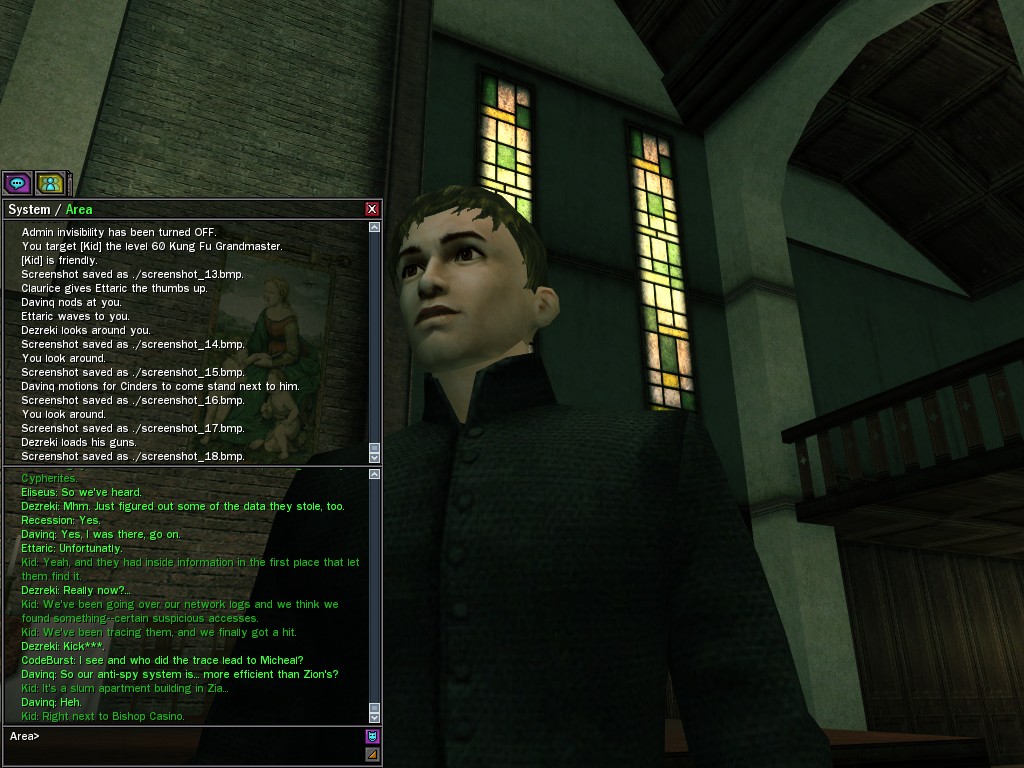Click the area chat scroll-down arrow
Image resolution: width=1024 pixels, height=768 pixels.
click(x=375, y=717)
